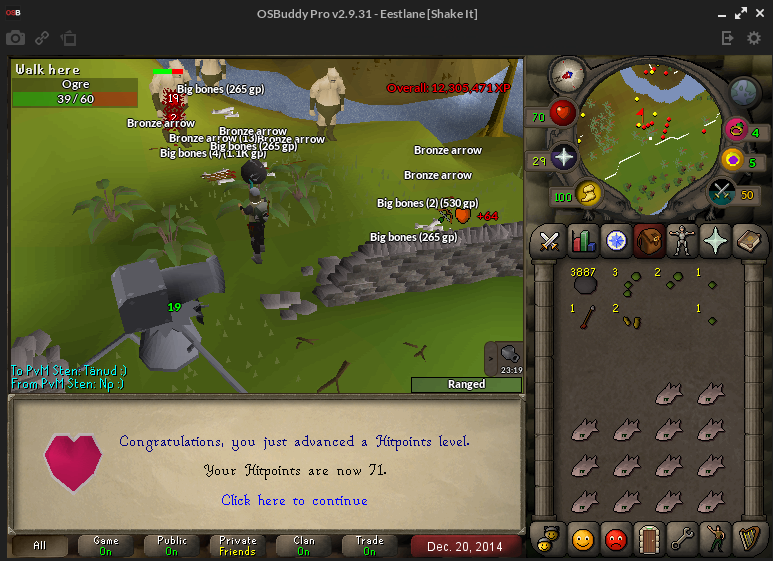The height and width of the screenshot is (561, 773).
Task: Open the Combat Options tab
Action: coord(548,240)
